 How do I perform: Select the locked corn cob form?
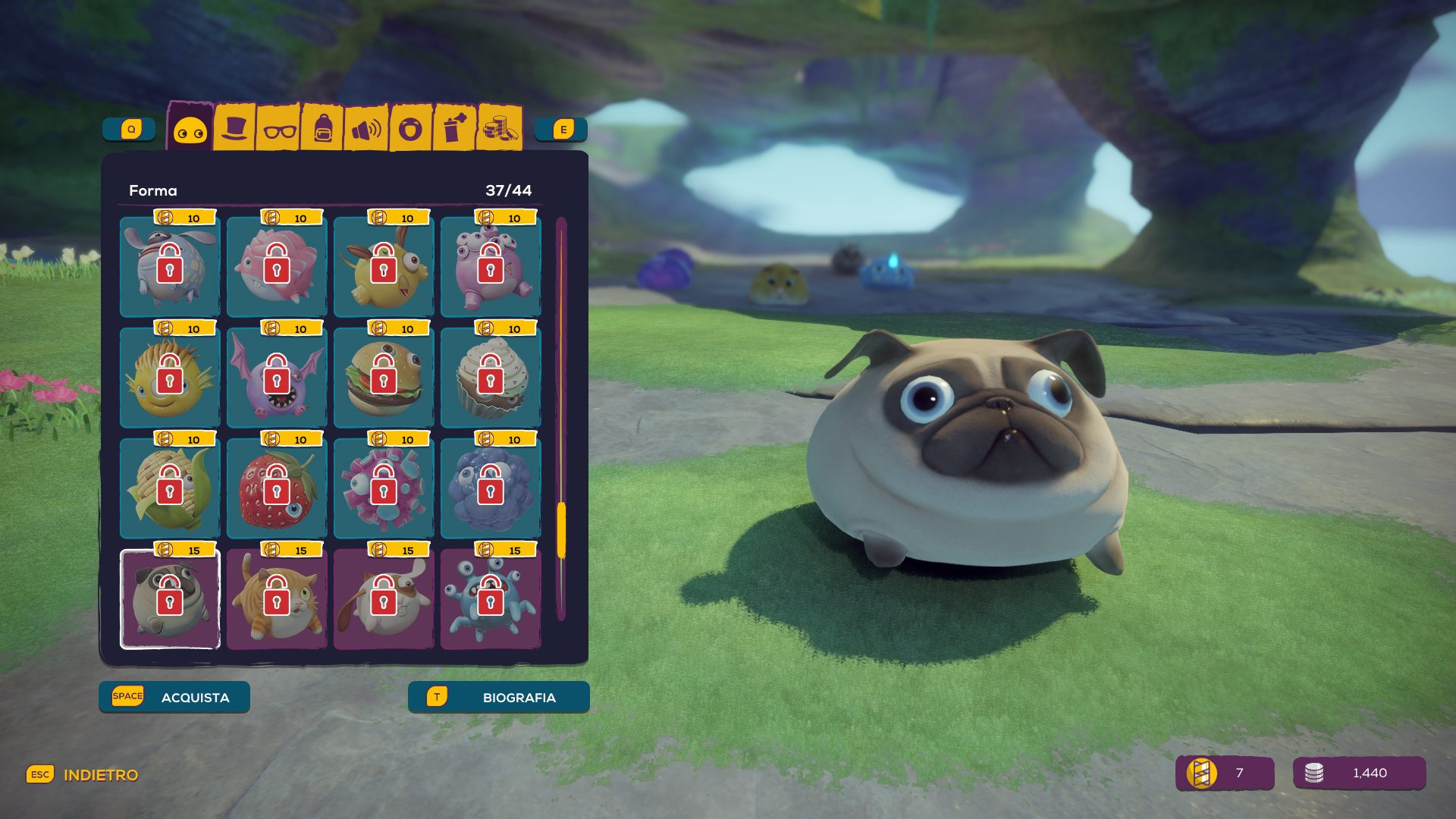pos(170,489)
